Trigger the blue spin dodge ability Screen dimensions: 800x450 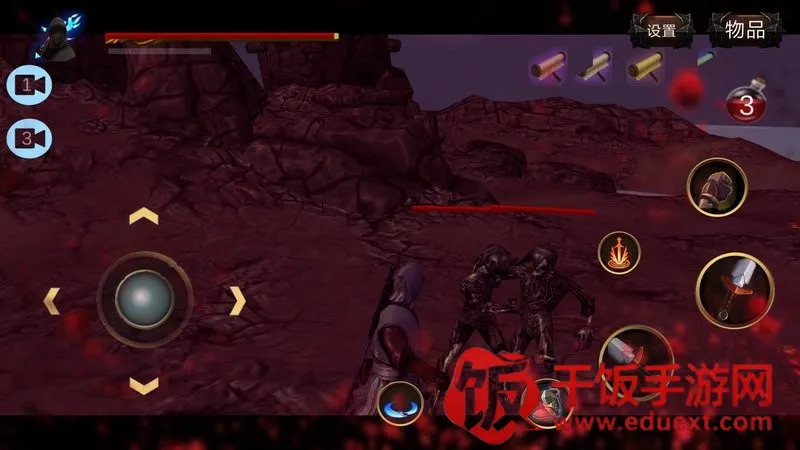[401, 403]
